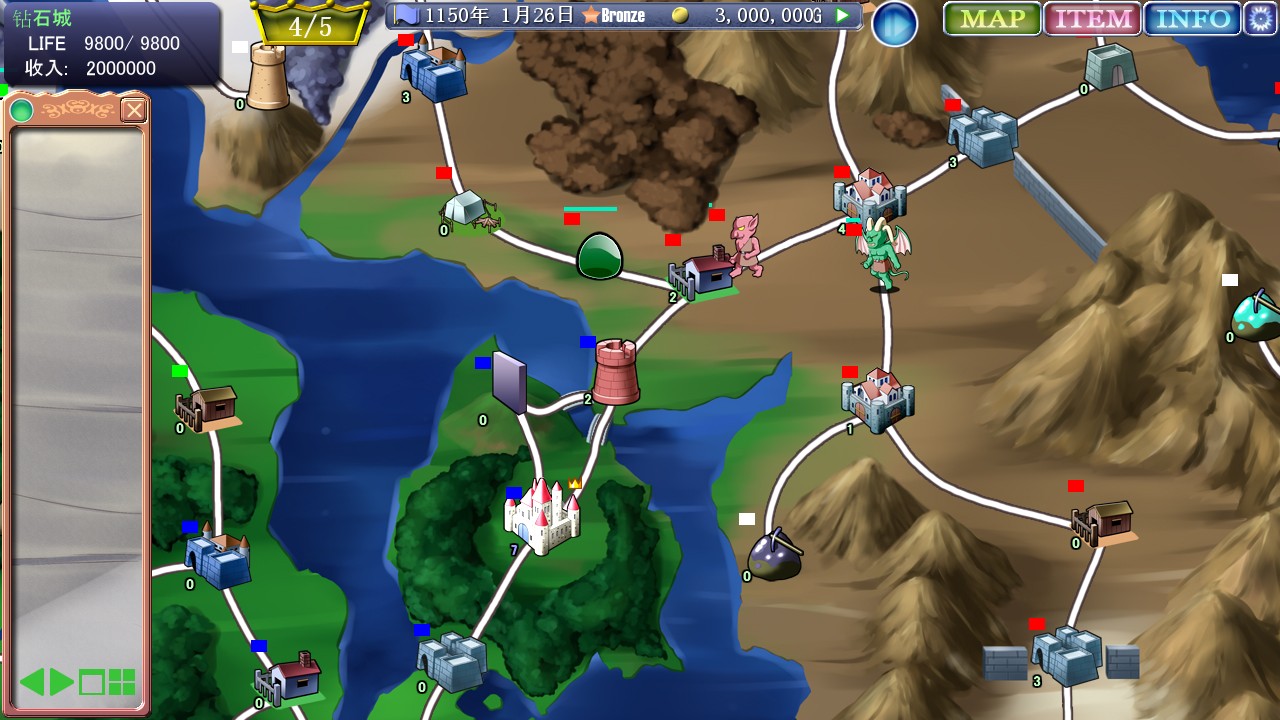Image resolution: width=1280 pixels, height=720 pixels.
Task: Go to the next page with the green right arrow
Action: 62,682
